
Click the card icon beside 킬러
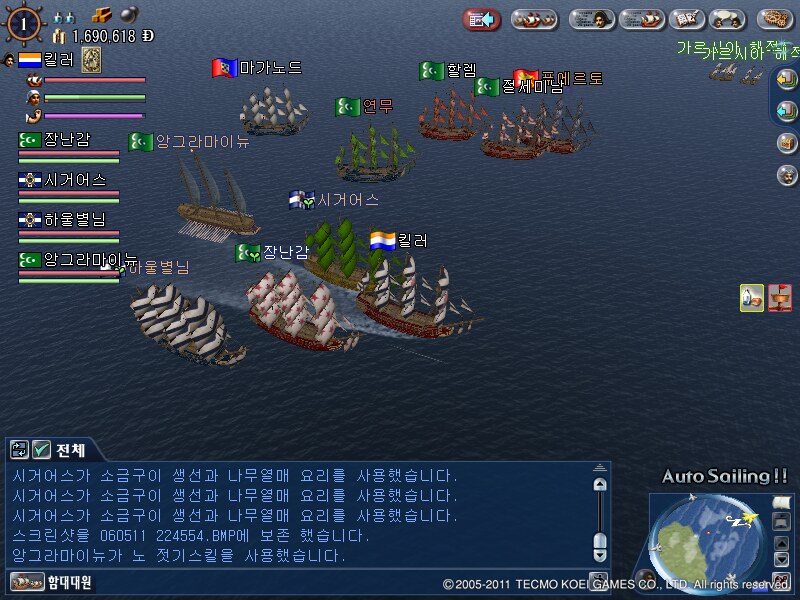pyautogui.click(x=91, y=59)
